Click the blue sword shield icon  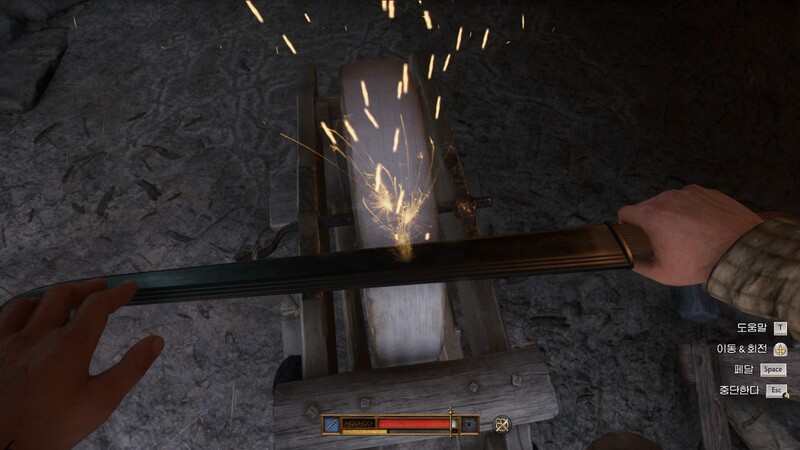tap(331, 424)
